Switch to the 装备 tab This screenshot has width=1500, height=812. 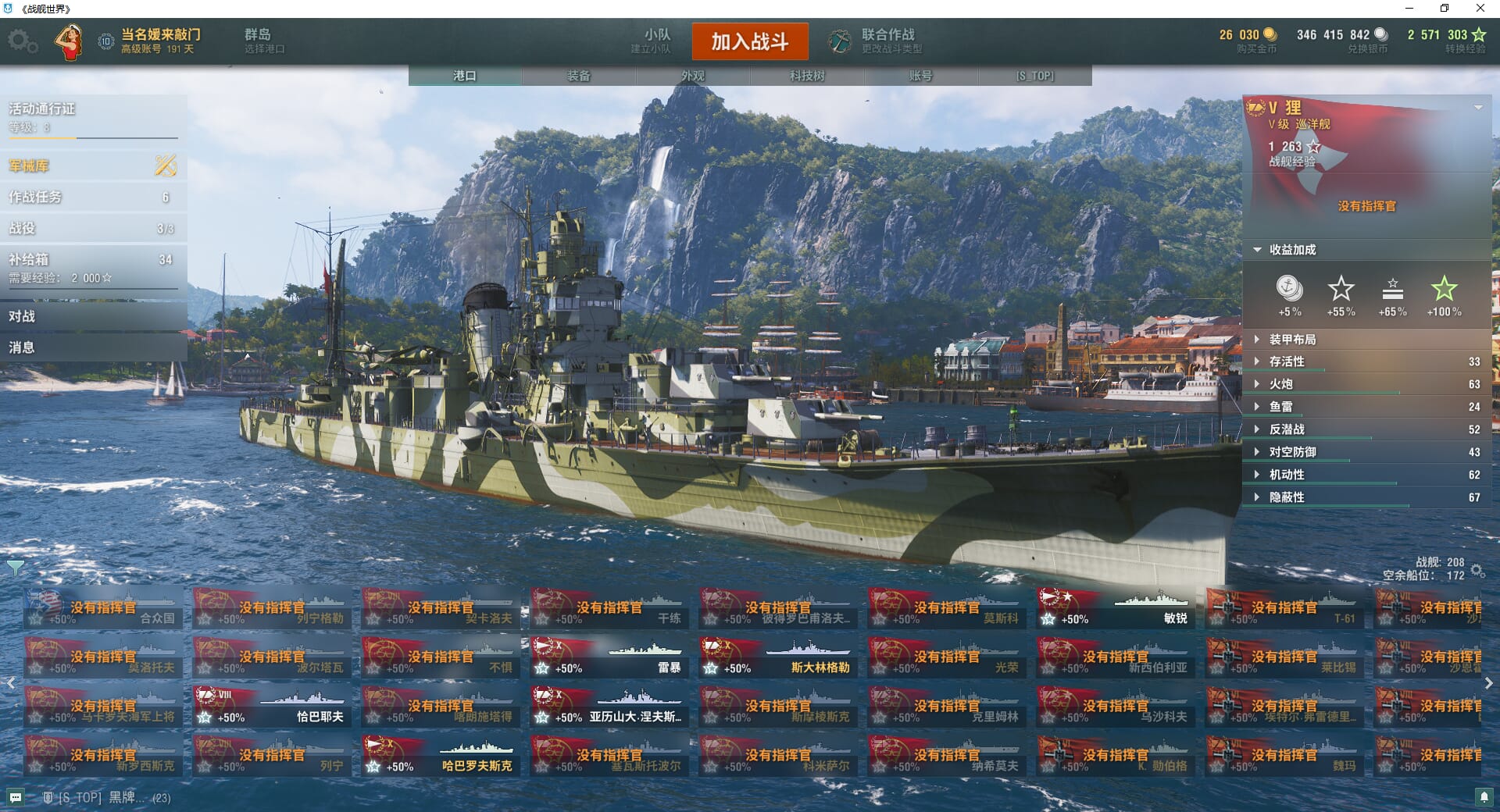pyautogui.click(x=579, y=76)
